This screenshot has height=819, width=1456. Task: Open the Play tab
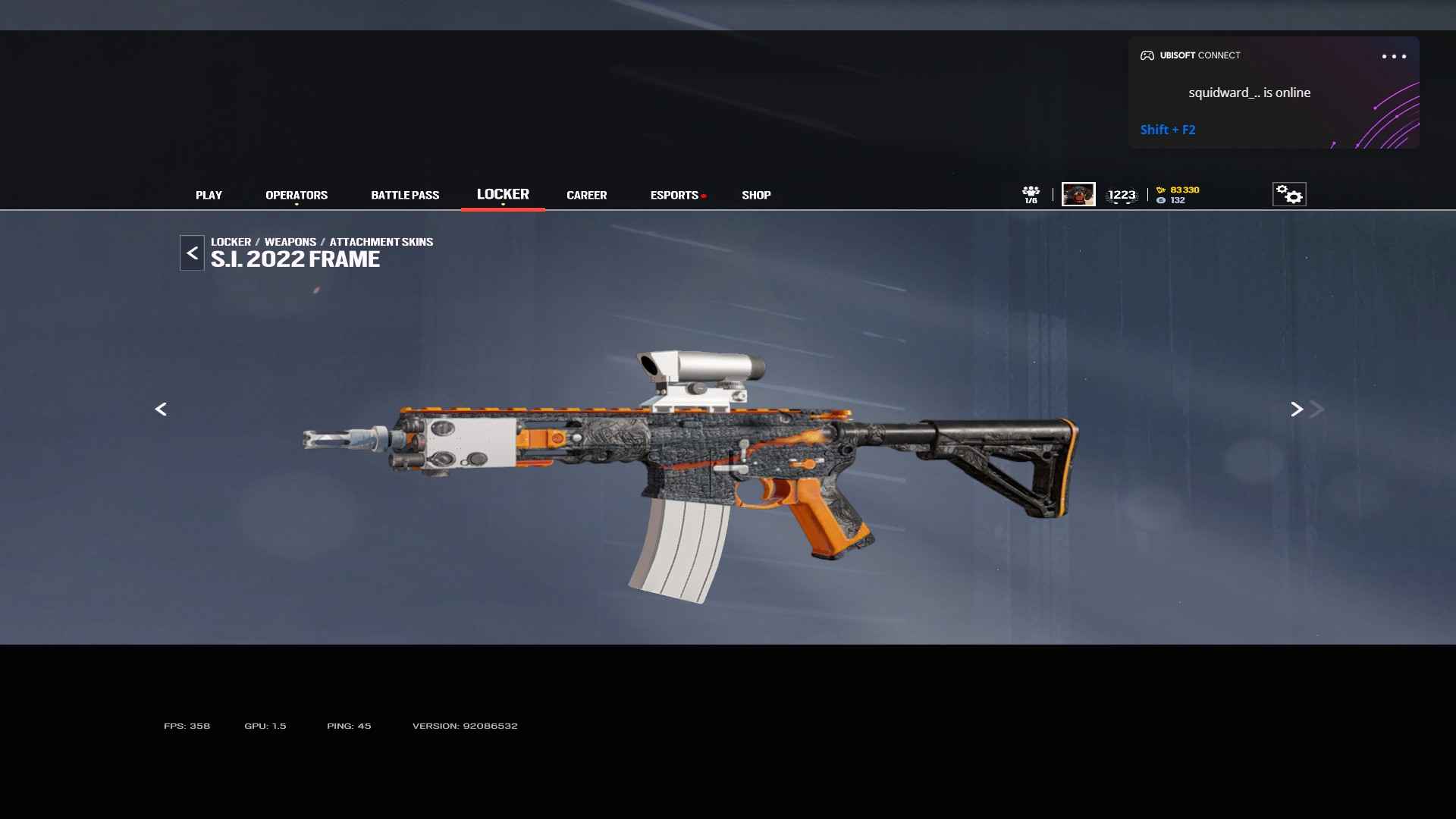pyautogui.click(x=209, y=195)
